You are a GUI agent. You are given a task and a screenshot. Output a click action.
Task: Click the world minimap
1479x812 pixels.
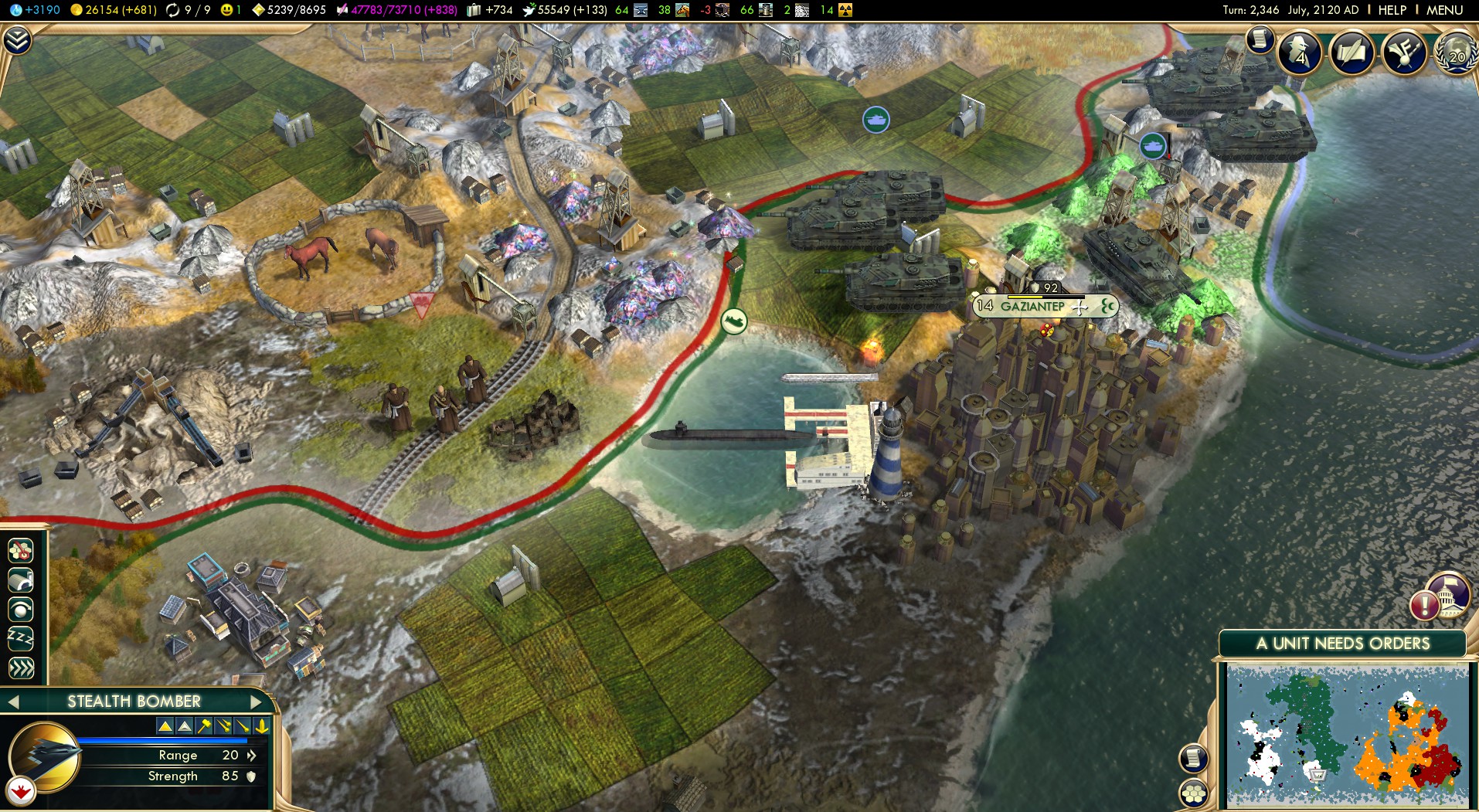tap(1347, 734)
